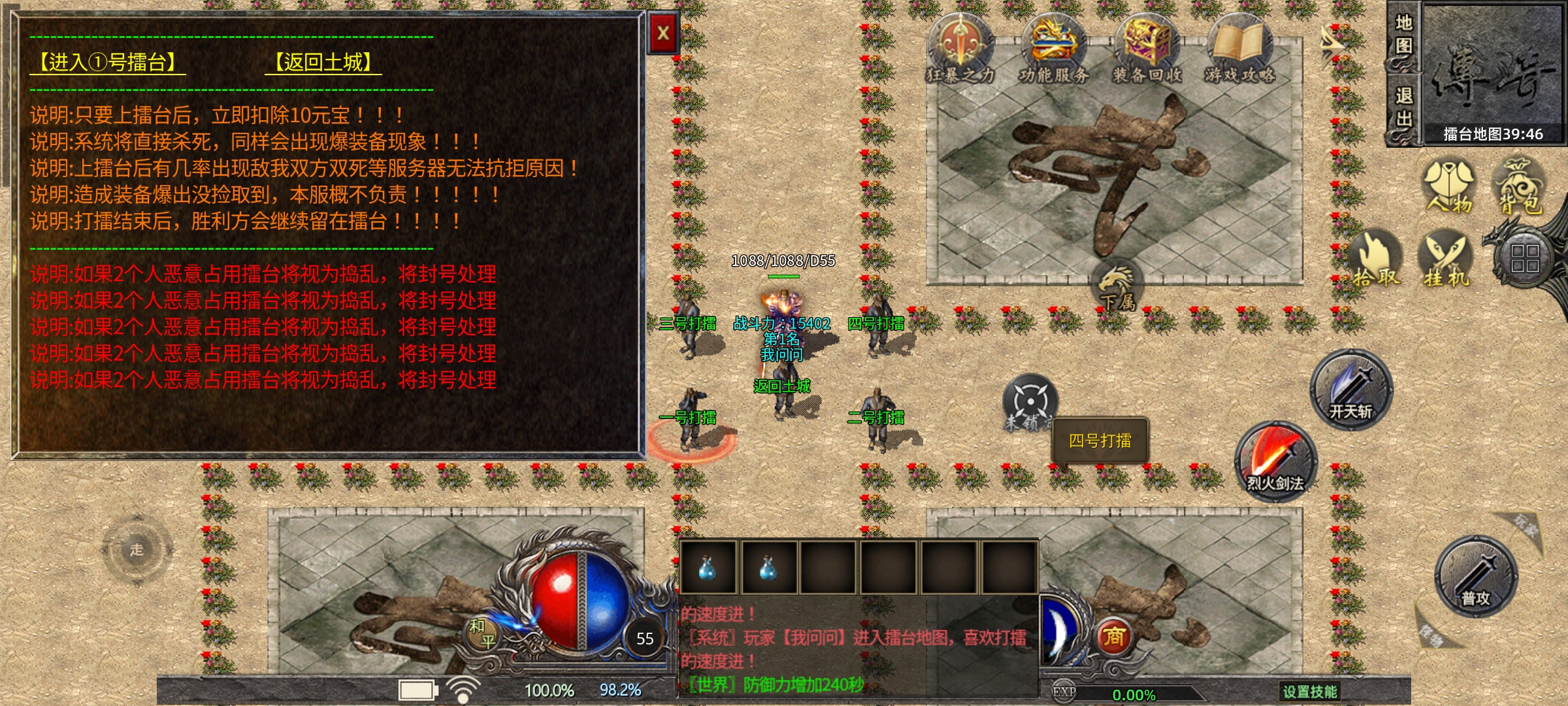Open 设置技能 skill settings

tap(1309, 691)
